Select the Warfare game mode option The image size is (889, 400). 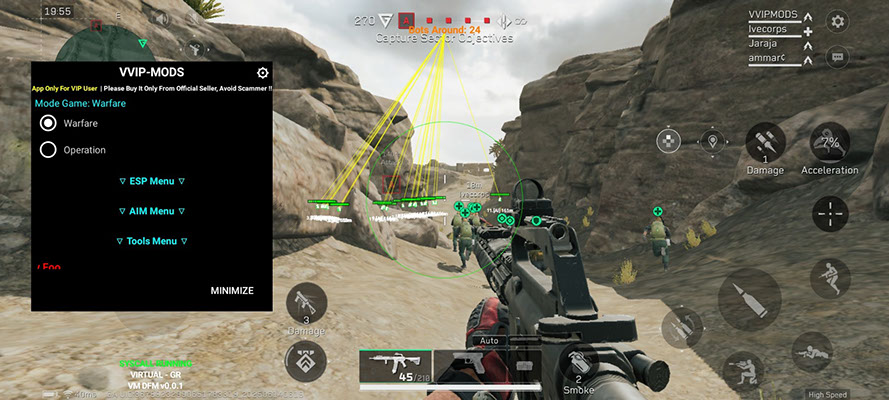(48, 123)
